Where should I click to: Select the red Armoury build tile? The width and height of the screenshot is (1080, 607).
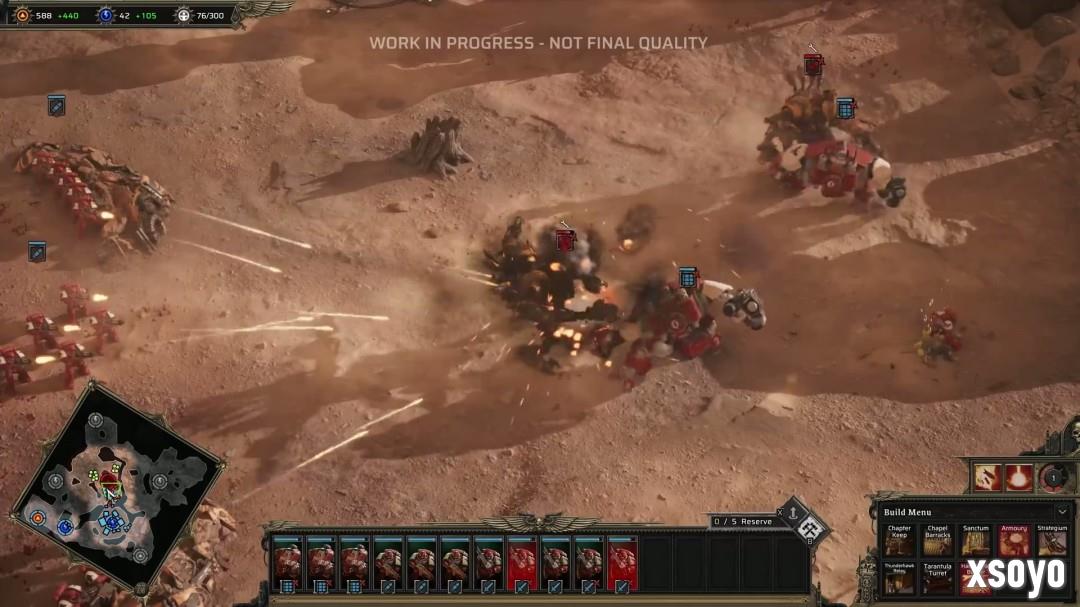point(1014,541)
